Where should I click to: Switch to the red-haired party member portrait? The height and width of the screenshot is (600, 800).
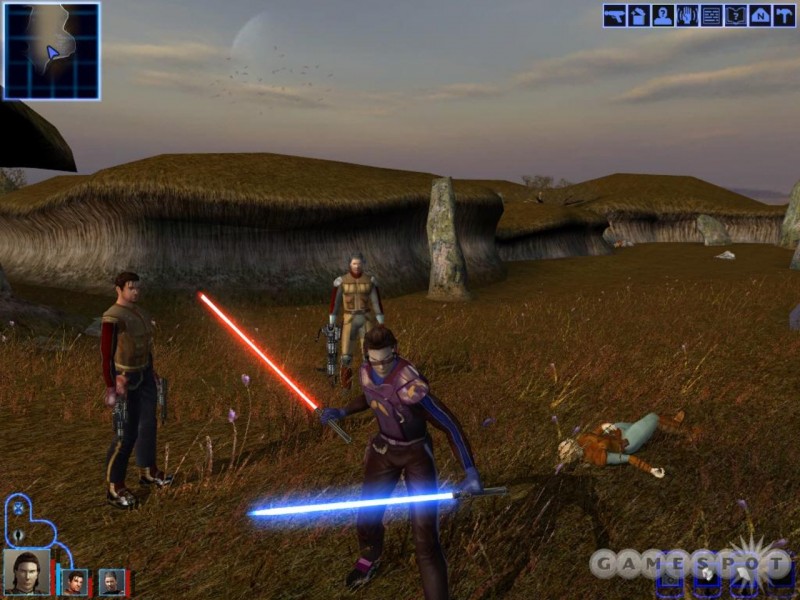[75, 581]
